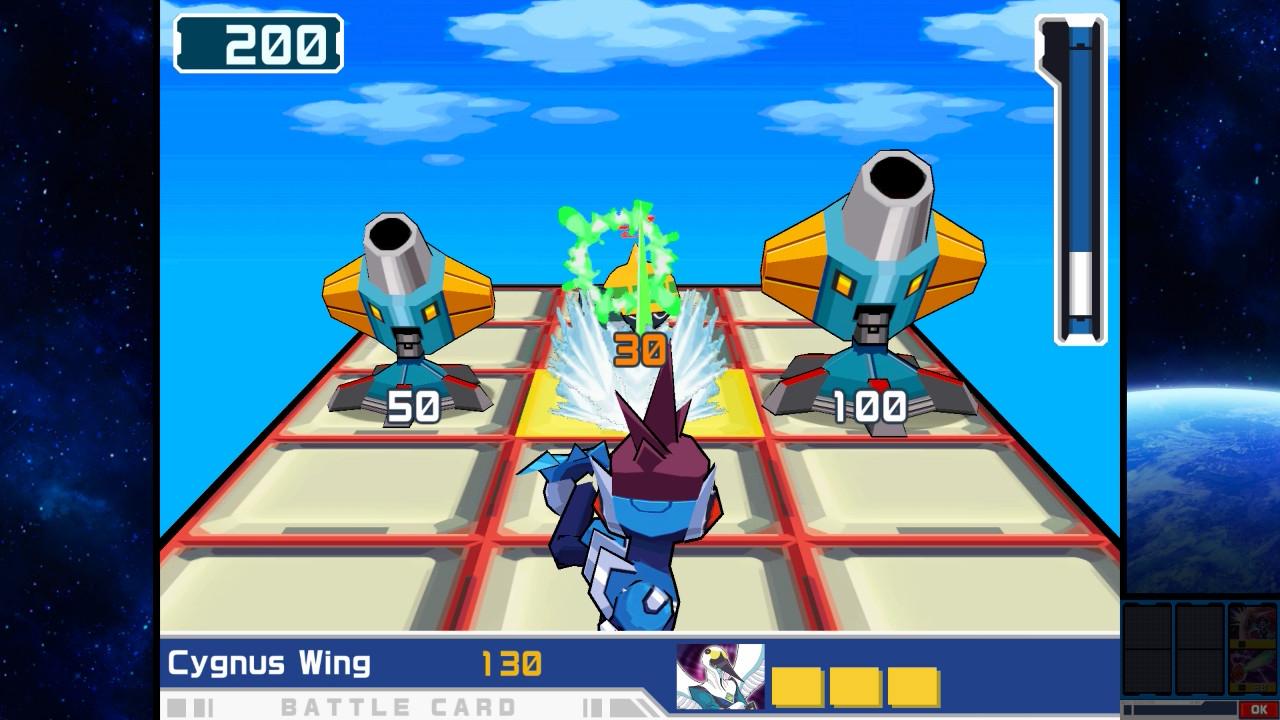The height and width of the screenshot is (720, 1280).
Task: Pick the card column with artwork
Action: tap(1252, 648)
